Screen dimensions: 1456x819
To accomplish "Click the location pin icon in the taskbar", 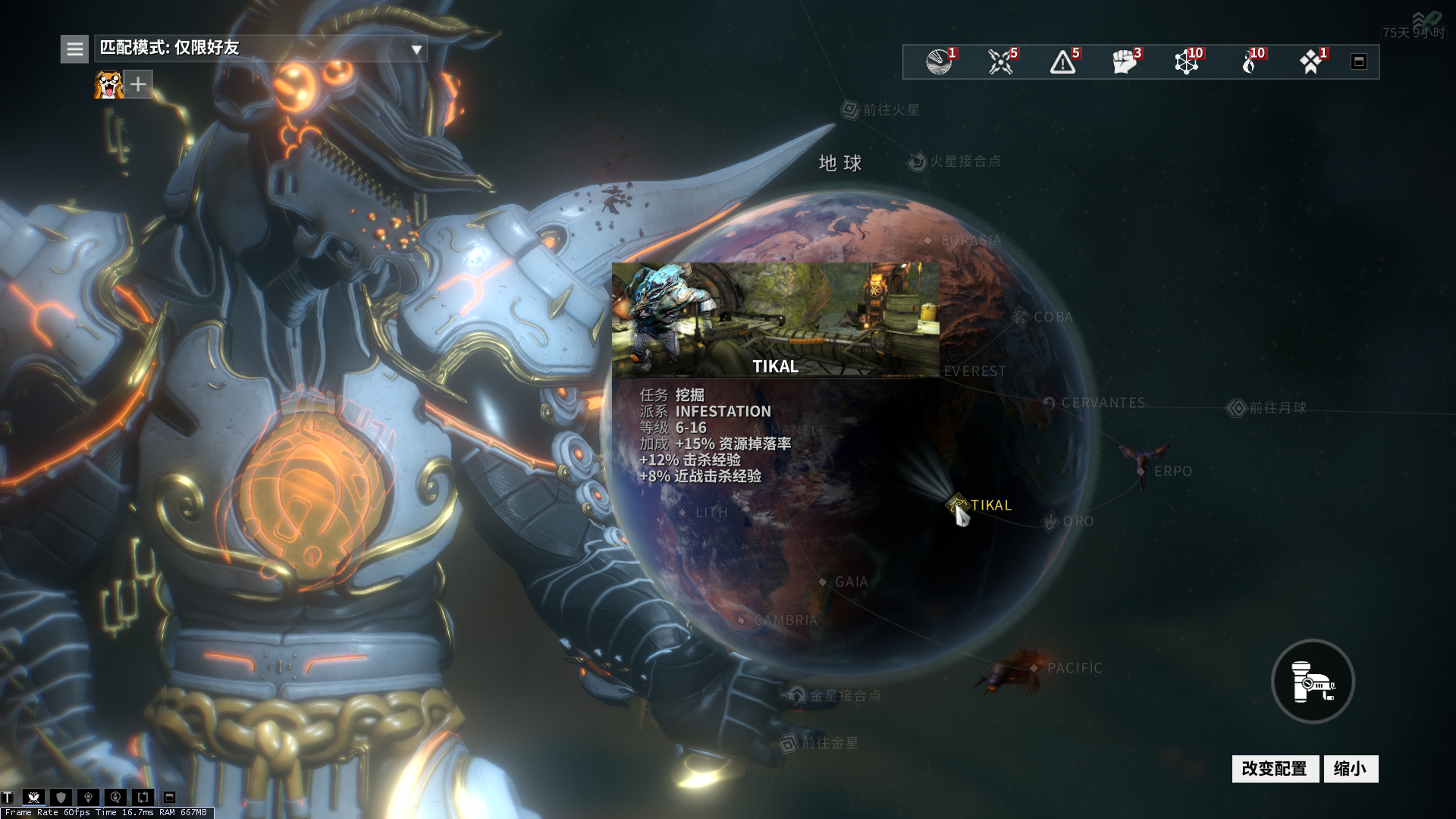I will (x=87, y=797).
